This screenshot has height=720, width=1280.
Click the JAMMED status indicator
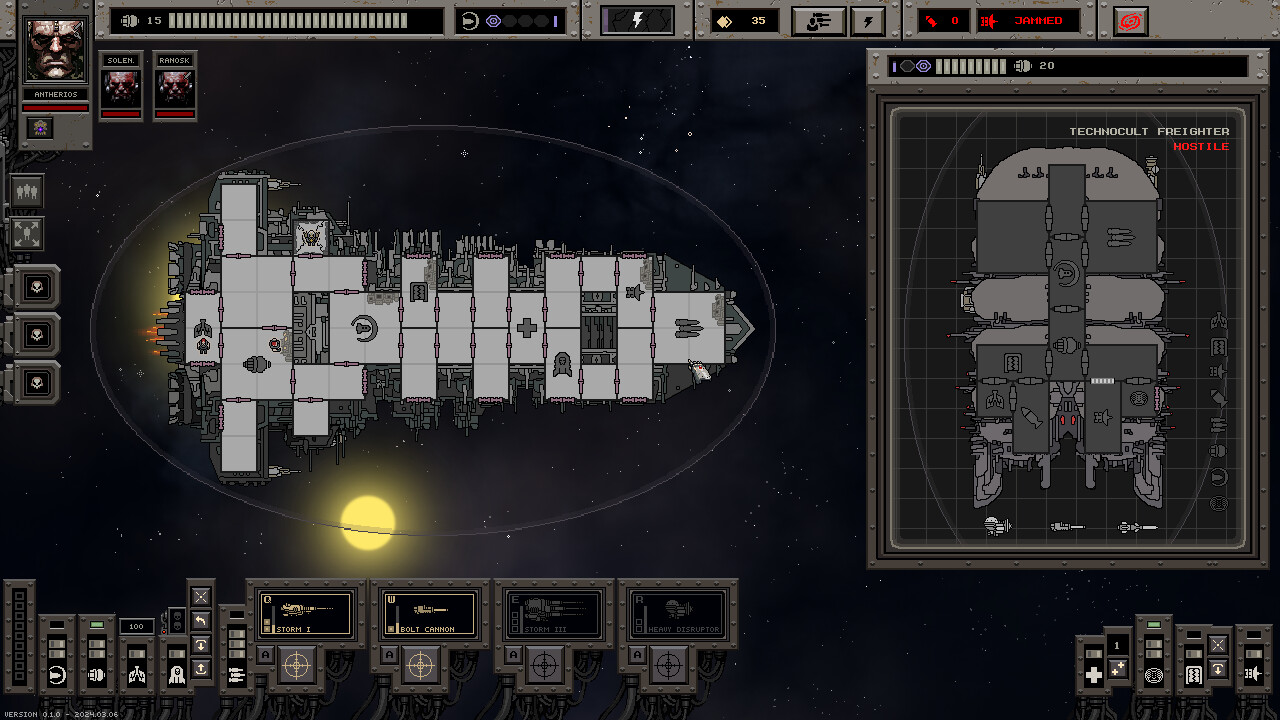[1040, 20]
